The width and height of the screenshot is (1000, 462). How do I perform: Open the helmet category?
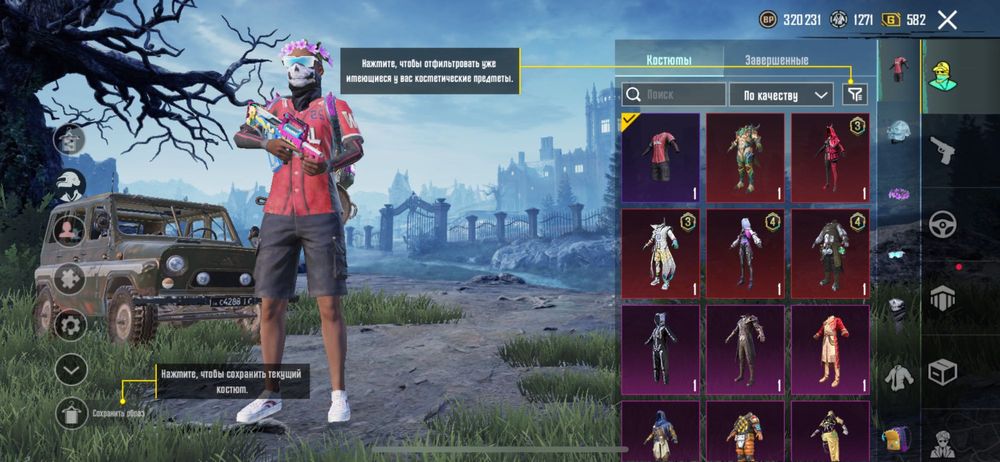pos(899,131)
